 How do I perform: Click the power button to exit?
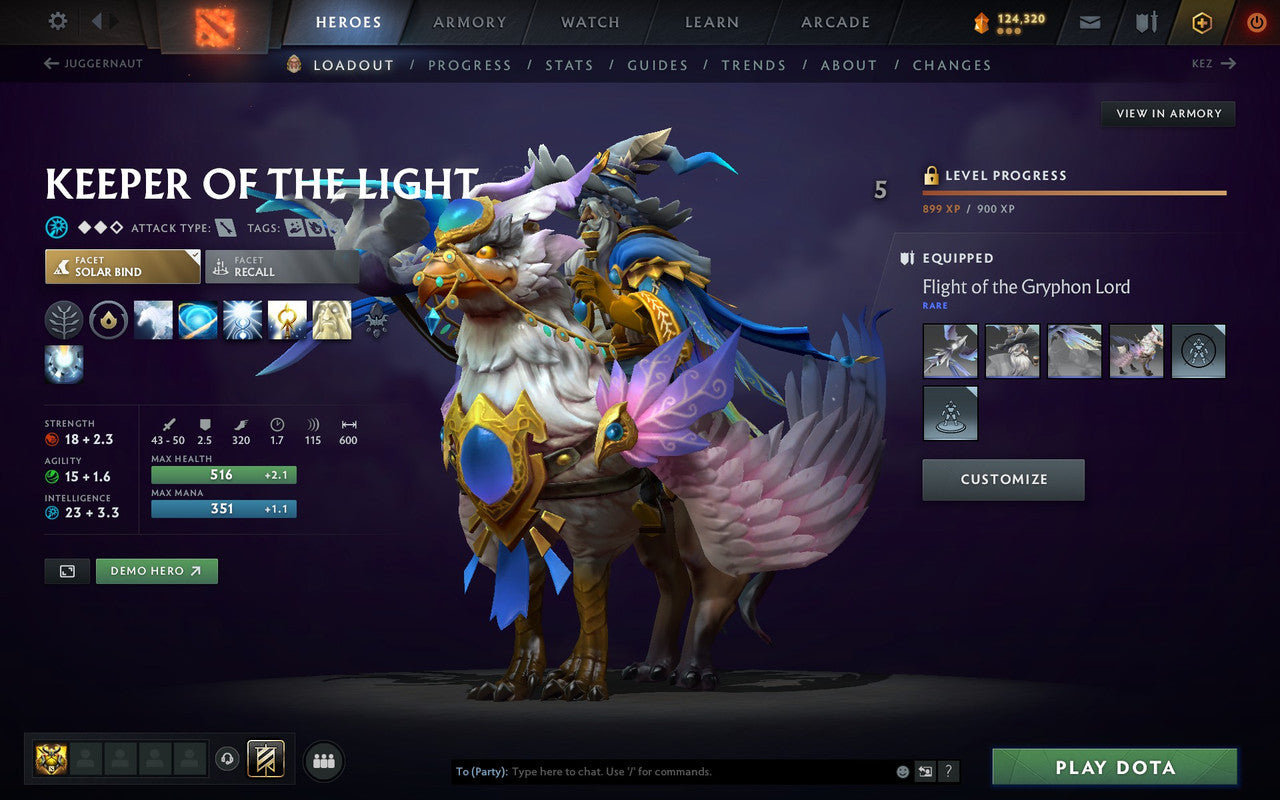pos(1256,21)
